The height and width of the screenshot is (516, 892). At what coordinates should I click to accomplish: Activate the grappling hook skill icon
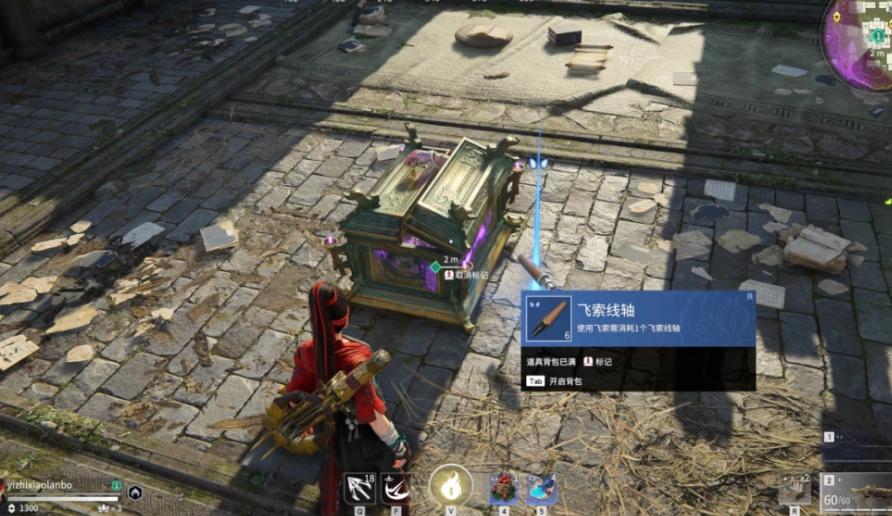[x=359, y=488]
